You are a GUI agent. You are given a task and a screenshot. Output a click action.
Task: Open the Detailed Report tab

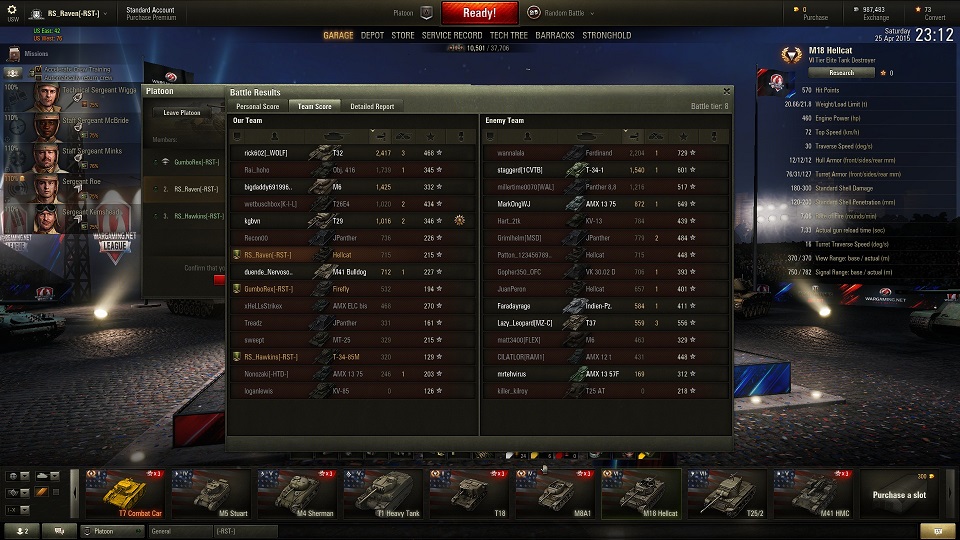372,106
